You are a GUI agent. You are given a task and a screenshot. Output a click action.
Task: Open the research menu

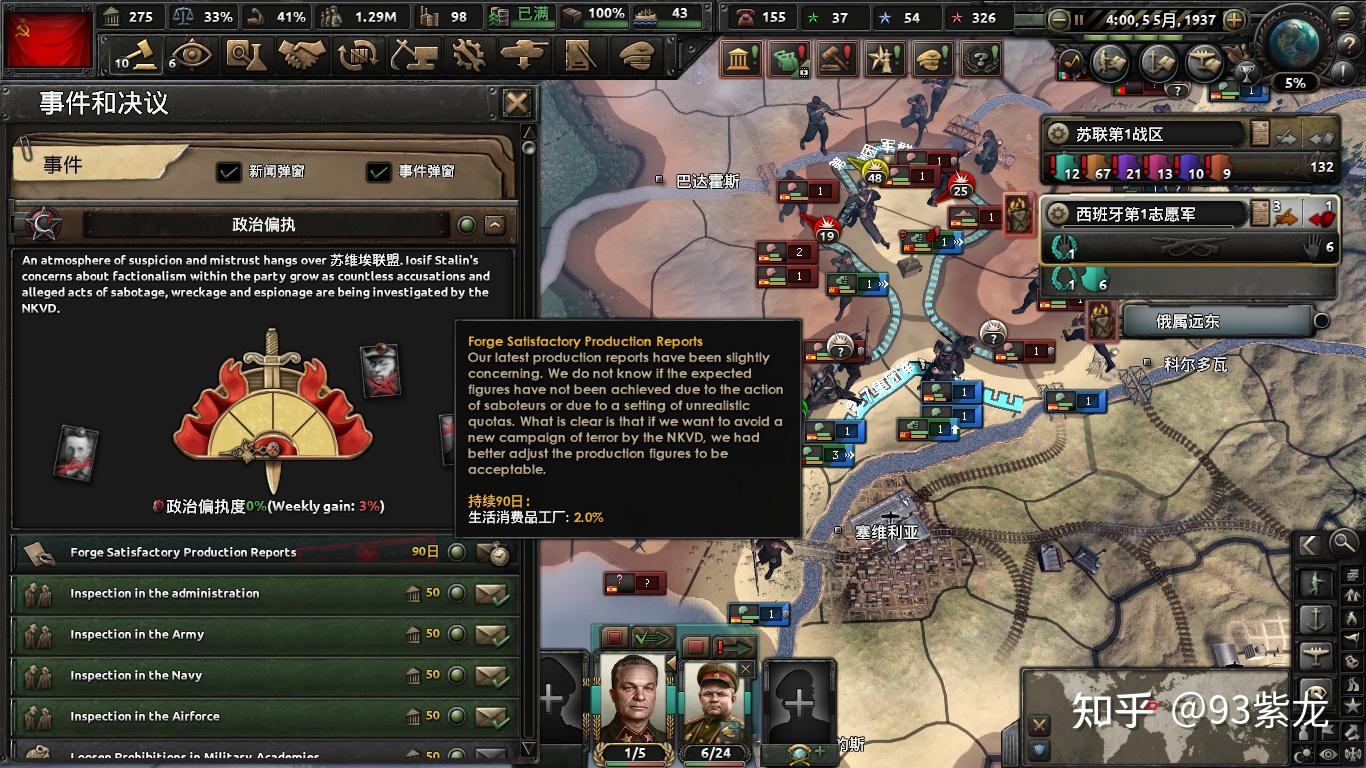[x=245, y=55]
